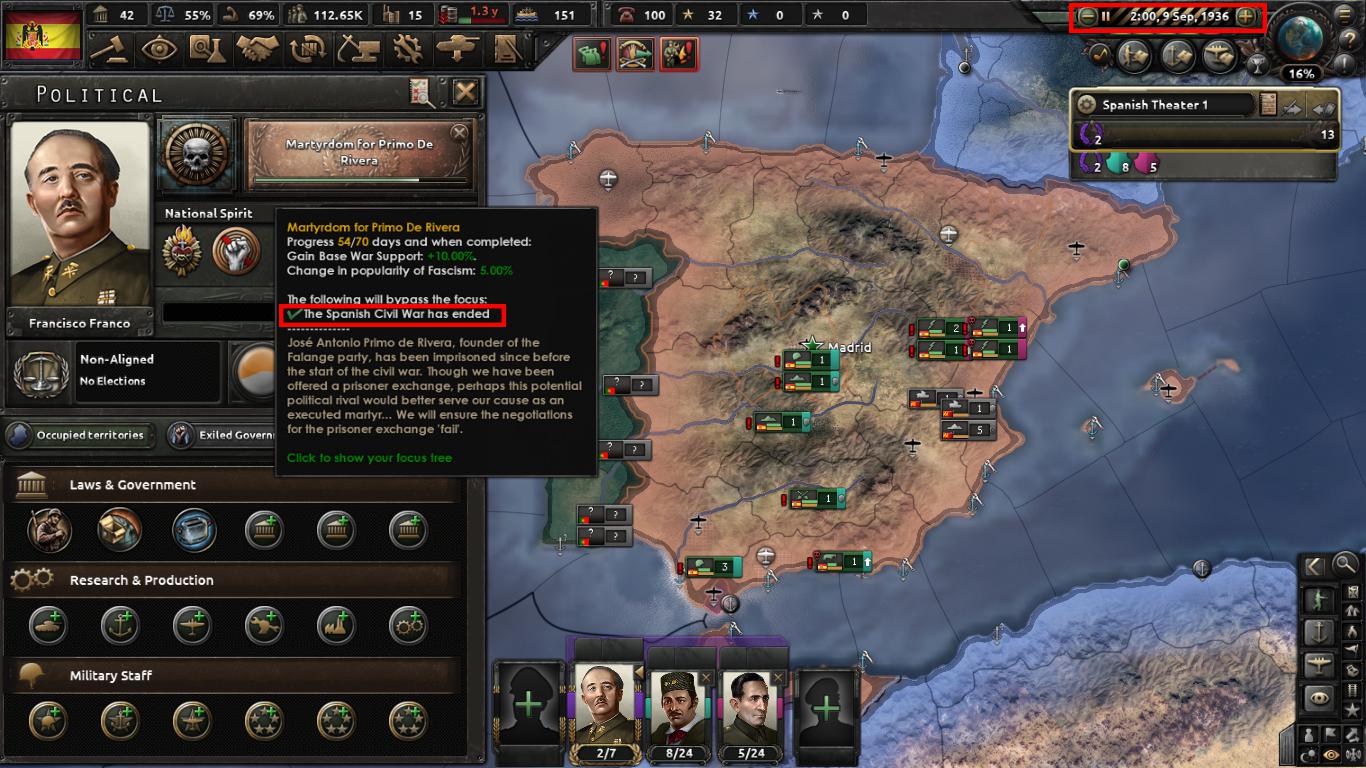Screen dimensions: 1366x768
Task: Click the 'Click to show your focus tree' link
Action: point(368,459)
